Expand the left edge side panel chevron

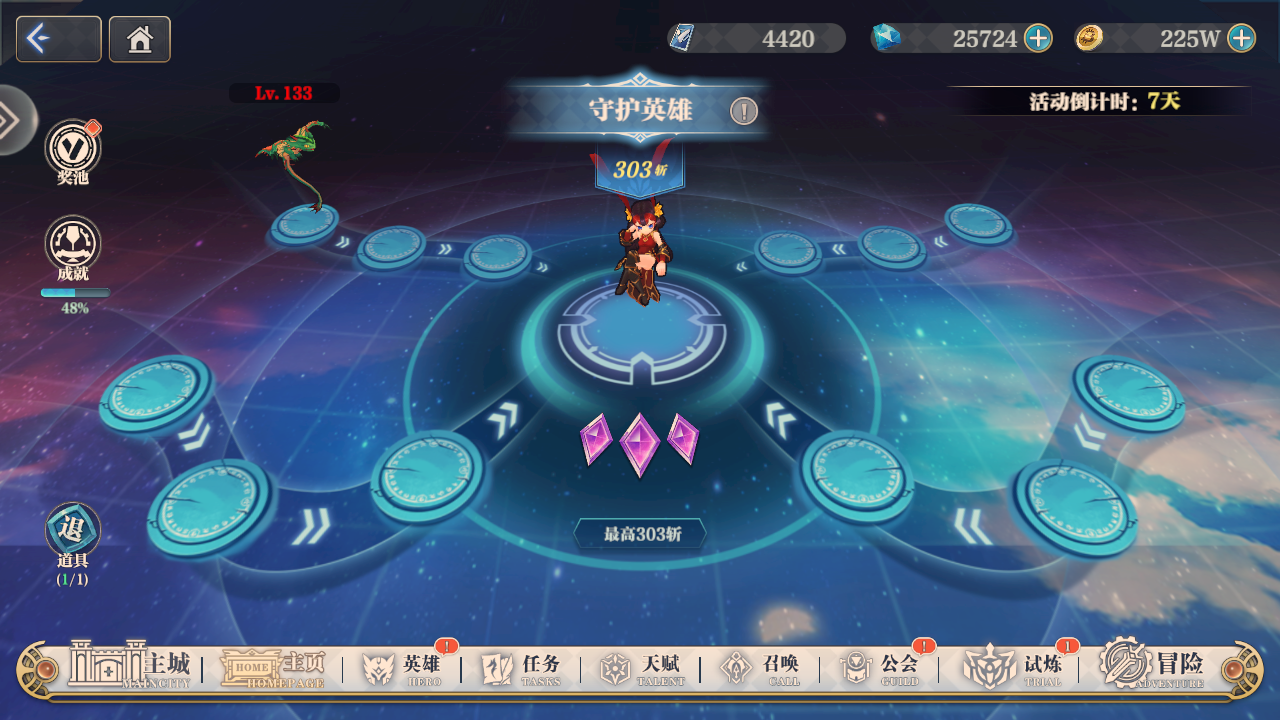[x=10, y=118]
